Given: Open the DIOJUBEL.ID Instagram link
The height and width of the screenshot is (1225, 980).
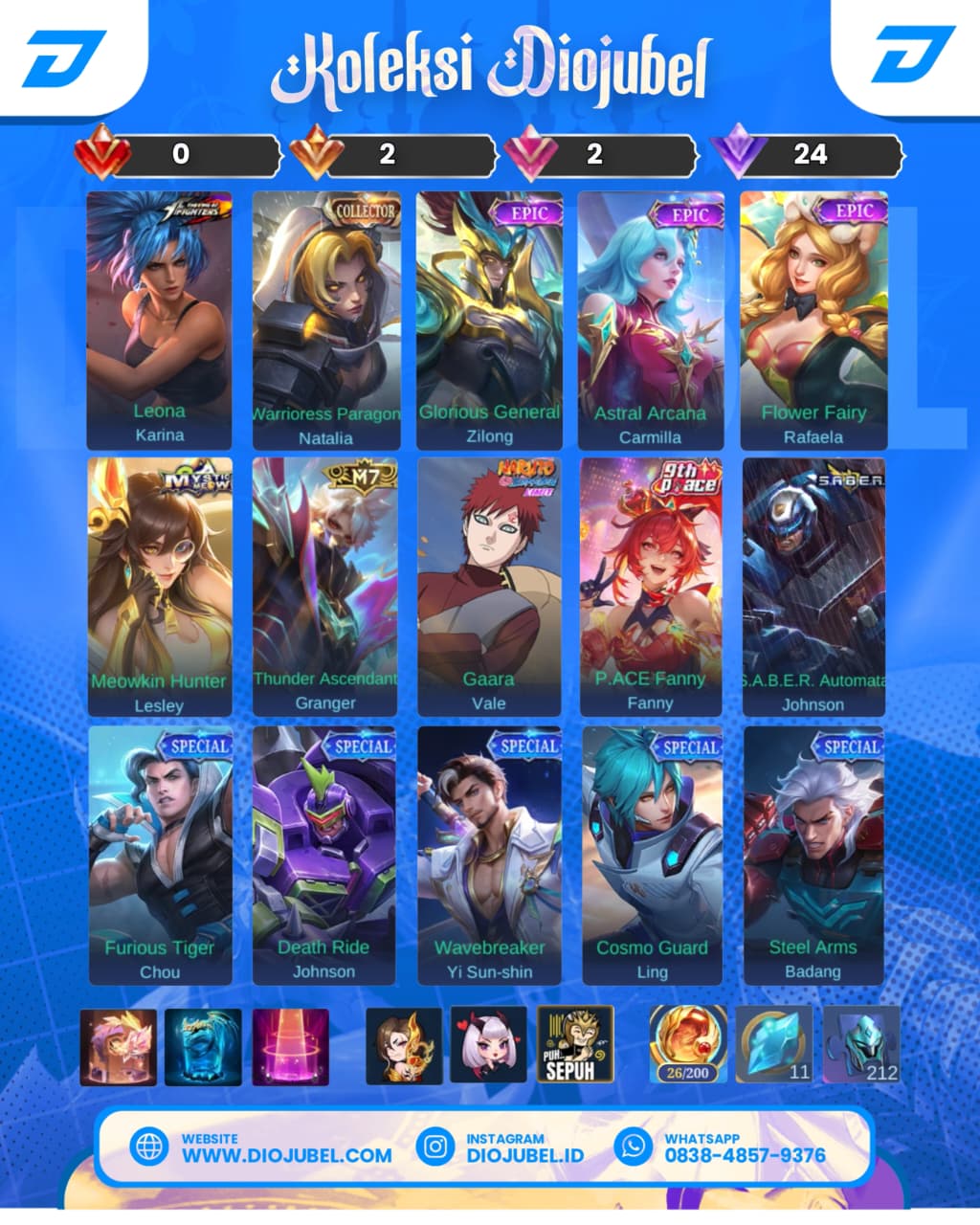Looking at the screenshot, I should [x=524, y=1155].
